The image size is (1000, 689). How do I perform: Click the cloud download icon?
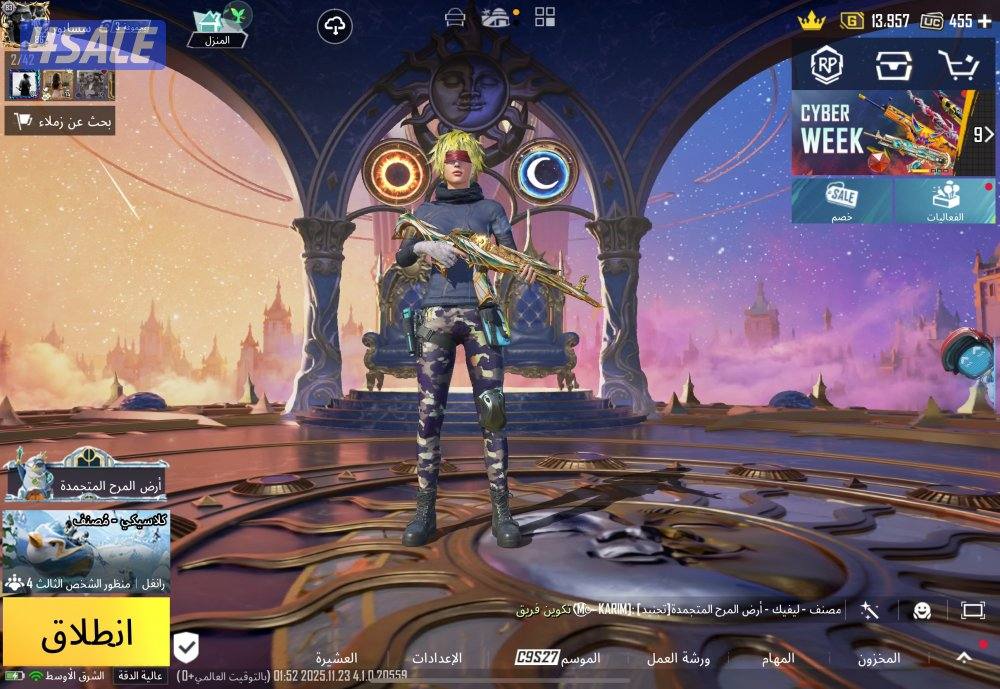[334, 27]
